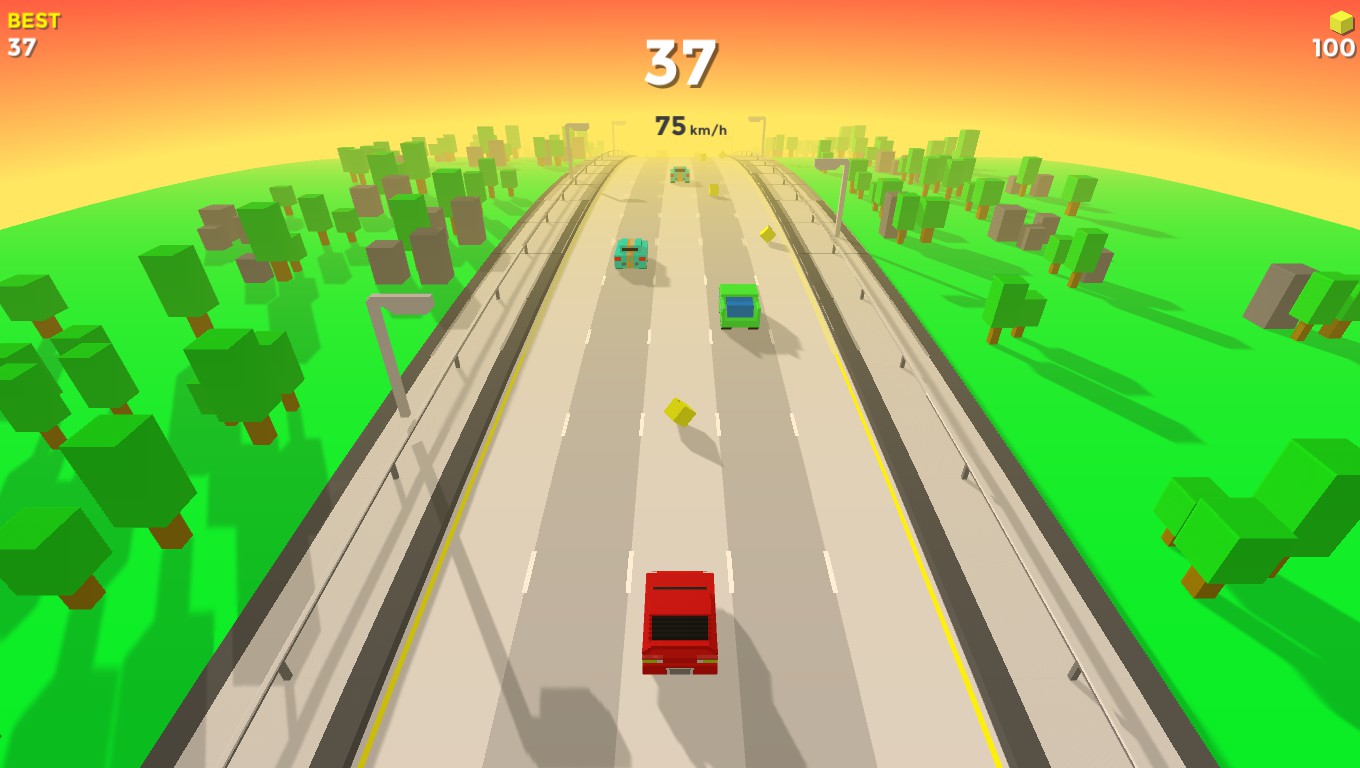
Task: Click the distant car at the horizon
Action: [678, 172]
